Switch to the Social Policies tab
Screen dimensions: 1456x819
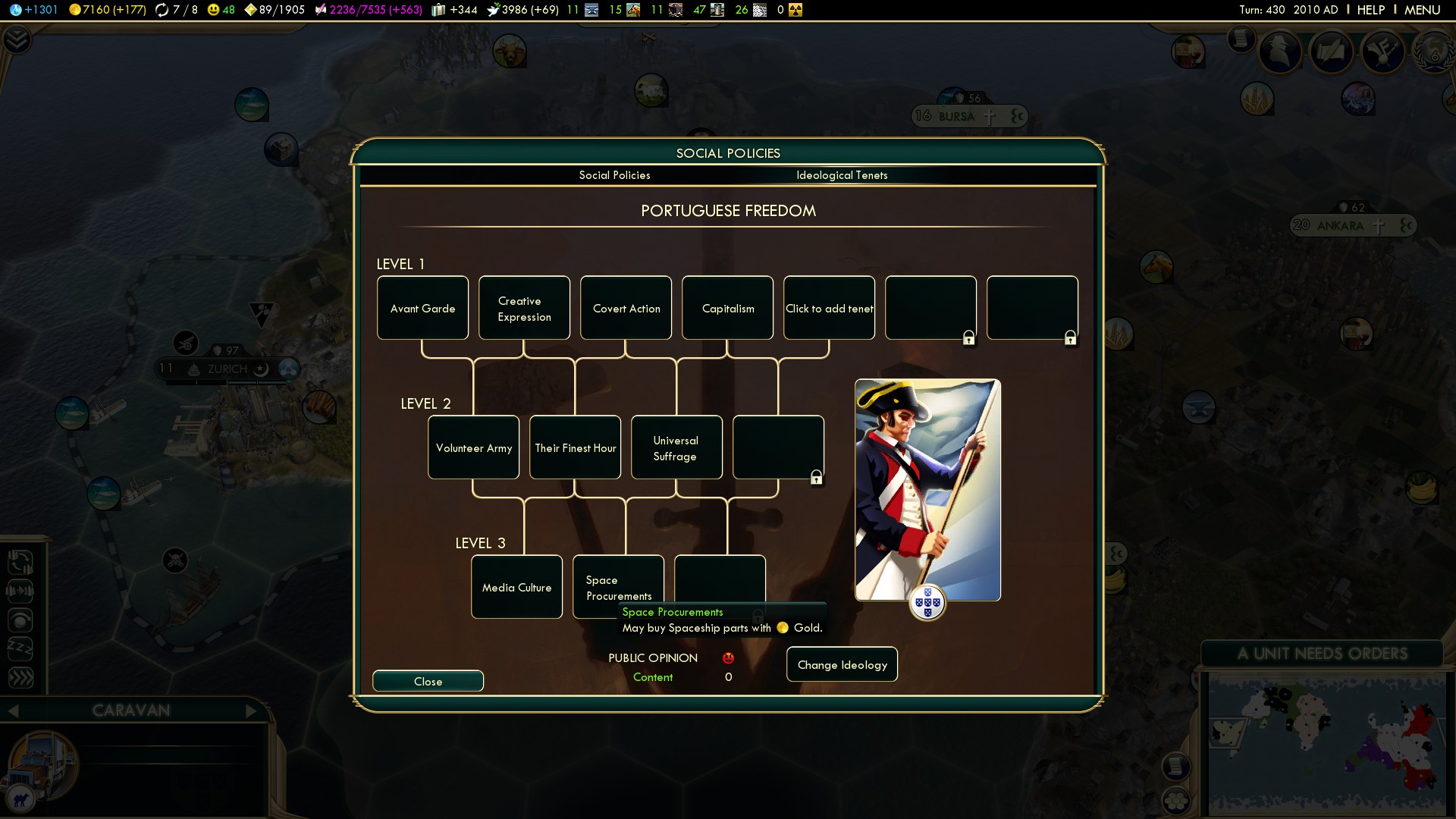[614, 175]
